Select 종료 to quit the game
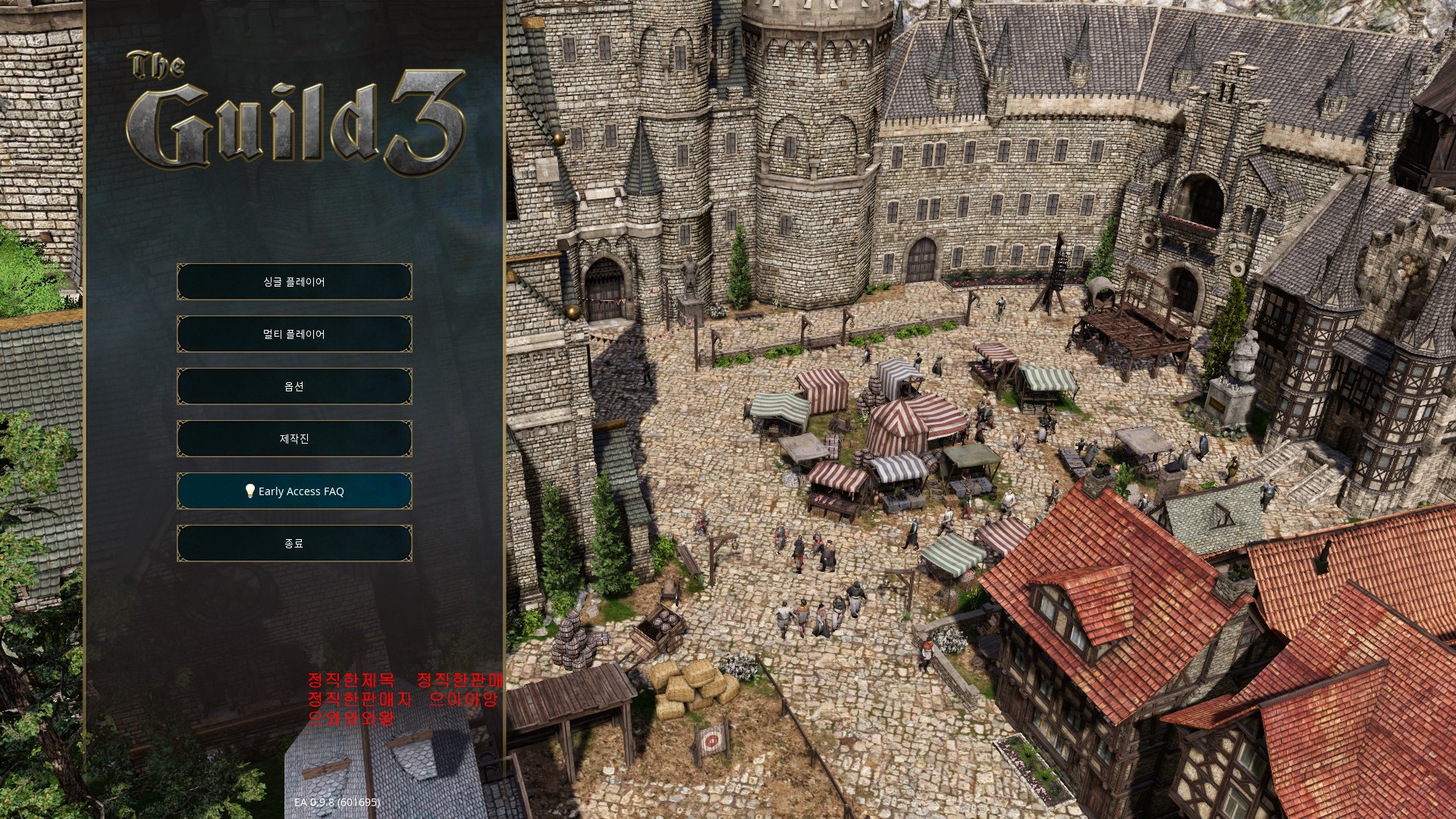The height and width of the screenshot is (819, 1456). (x=294, y=544)
